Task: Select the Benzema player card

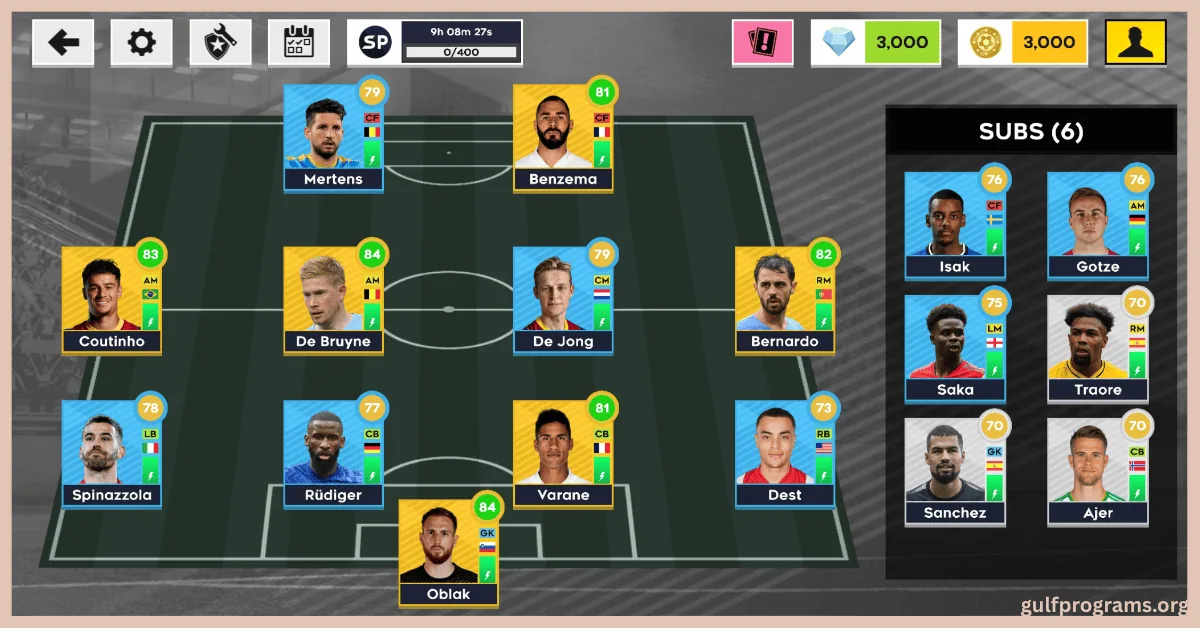Action: coord(563,138)
